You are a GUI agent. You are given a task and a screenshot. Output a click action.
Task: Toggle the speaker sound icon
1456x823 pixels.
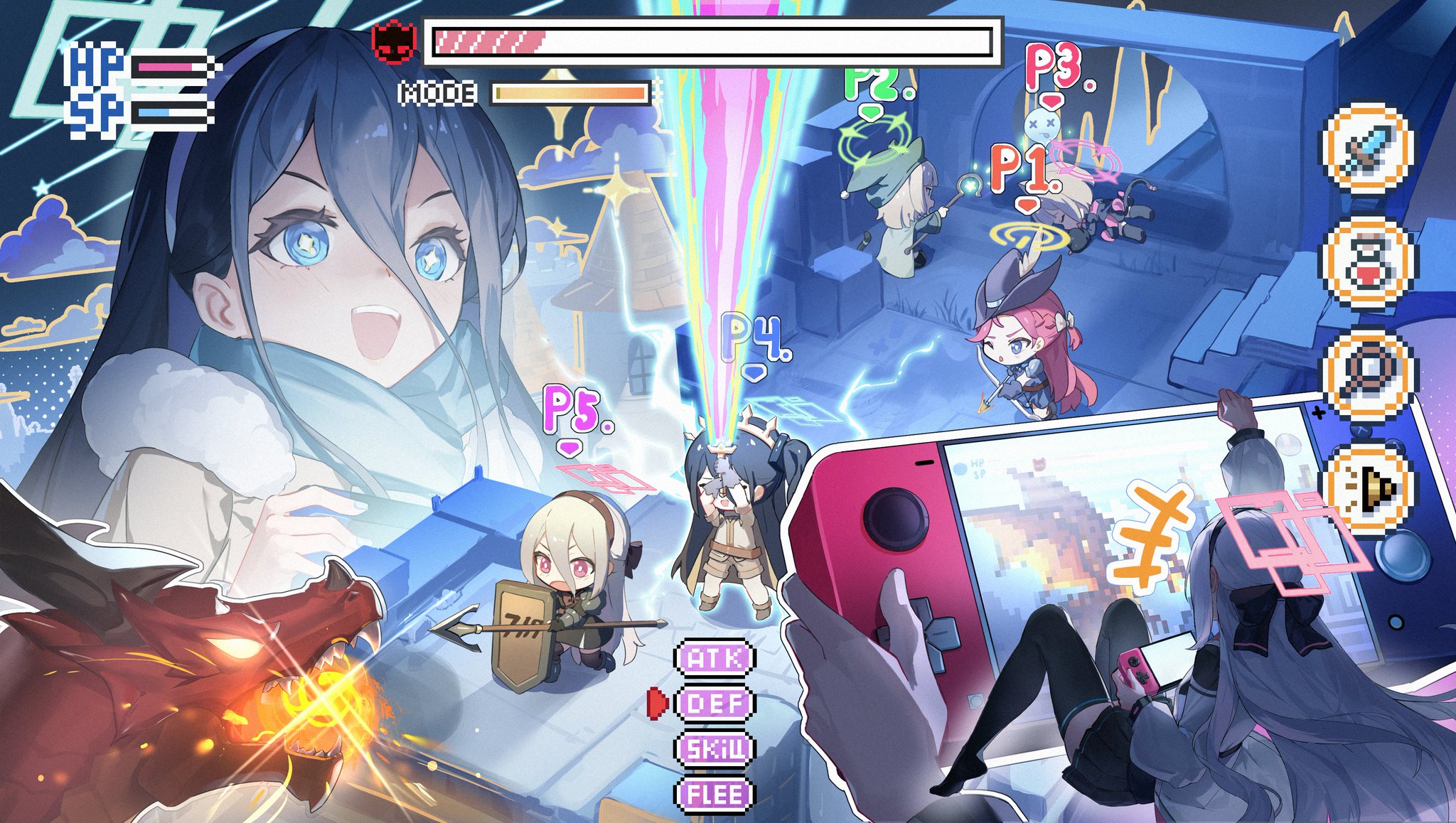1369,488
